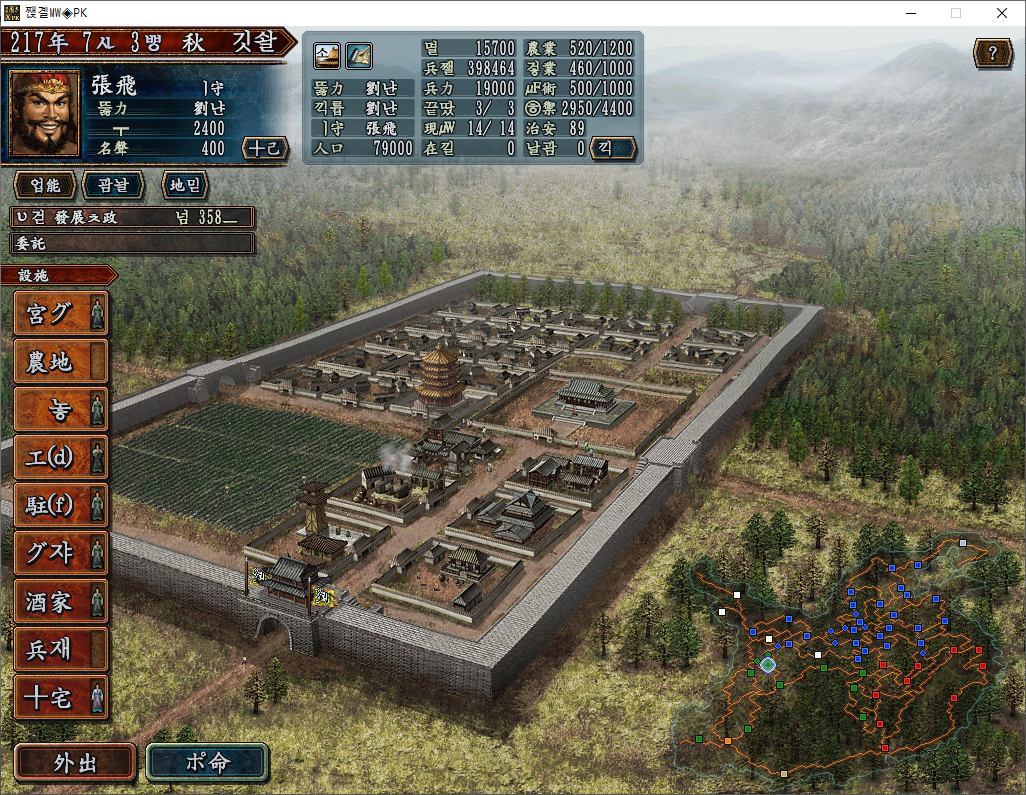Open the 地 button under the portrait

(181, 185)
